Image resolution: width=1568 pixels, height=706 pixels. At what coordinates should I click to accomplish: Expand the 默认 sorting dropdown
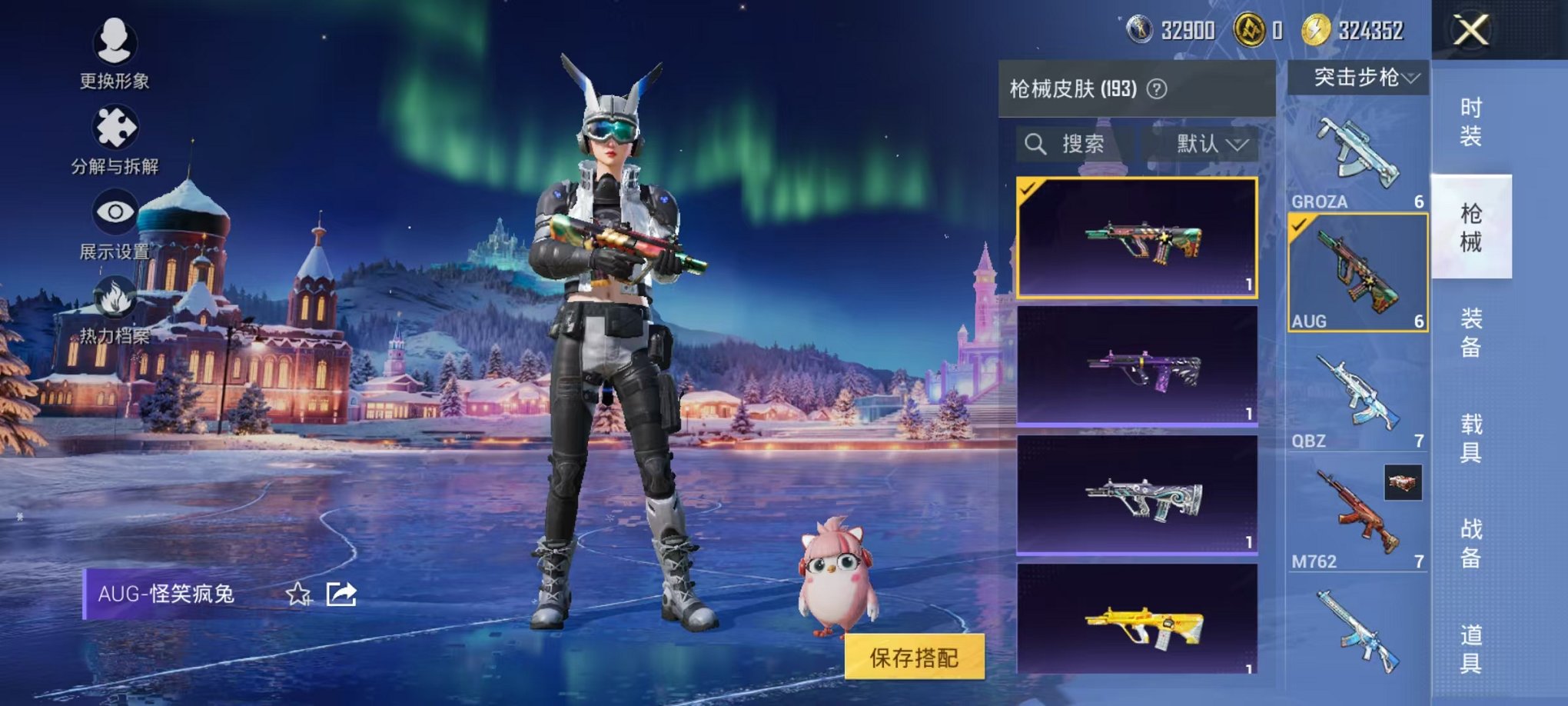(x=1209, y=145)
